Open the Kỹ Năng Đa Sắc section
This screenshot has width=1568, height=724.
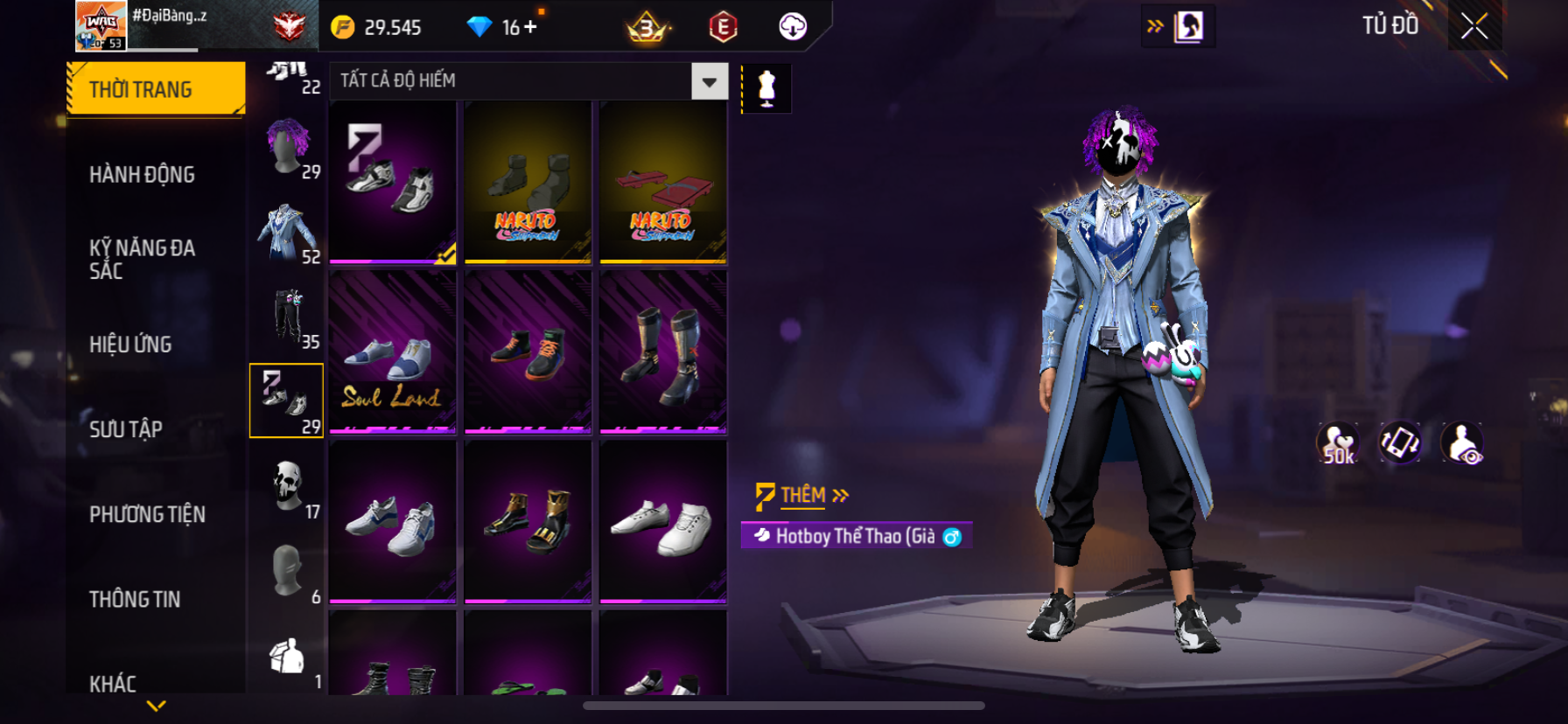tap(142, 259)
